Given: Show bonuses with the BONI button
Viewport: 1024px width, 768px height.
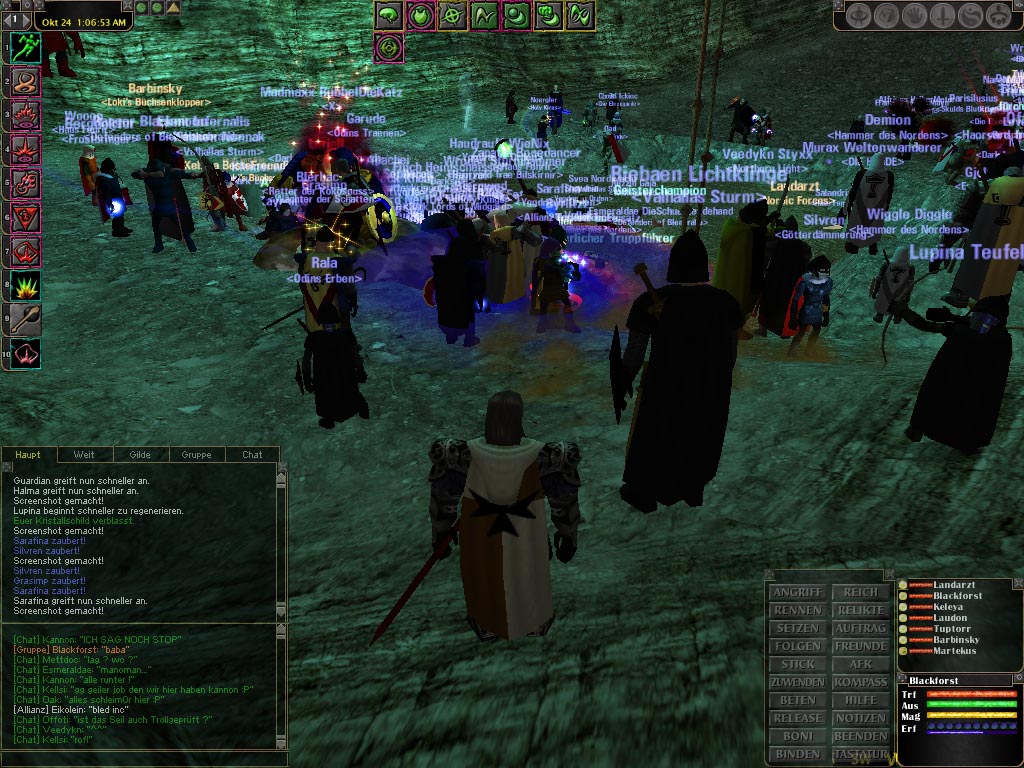Looking at the screenshot, I should [x=797, y=736].
